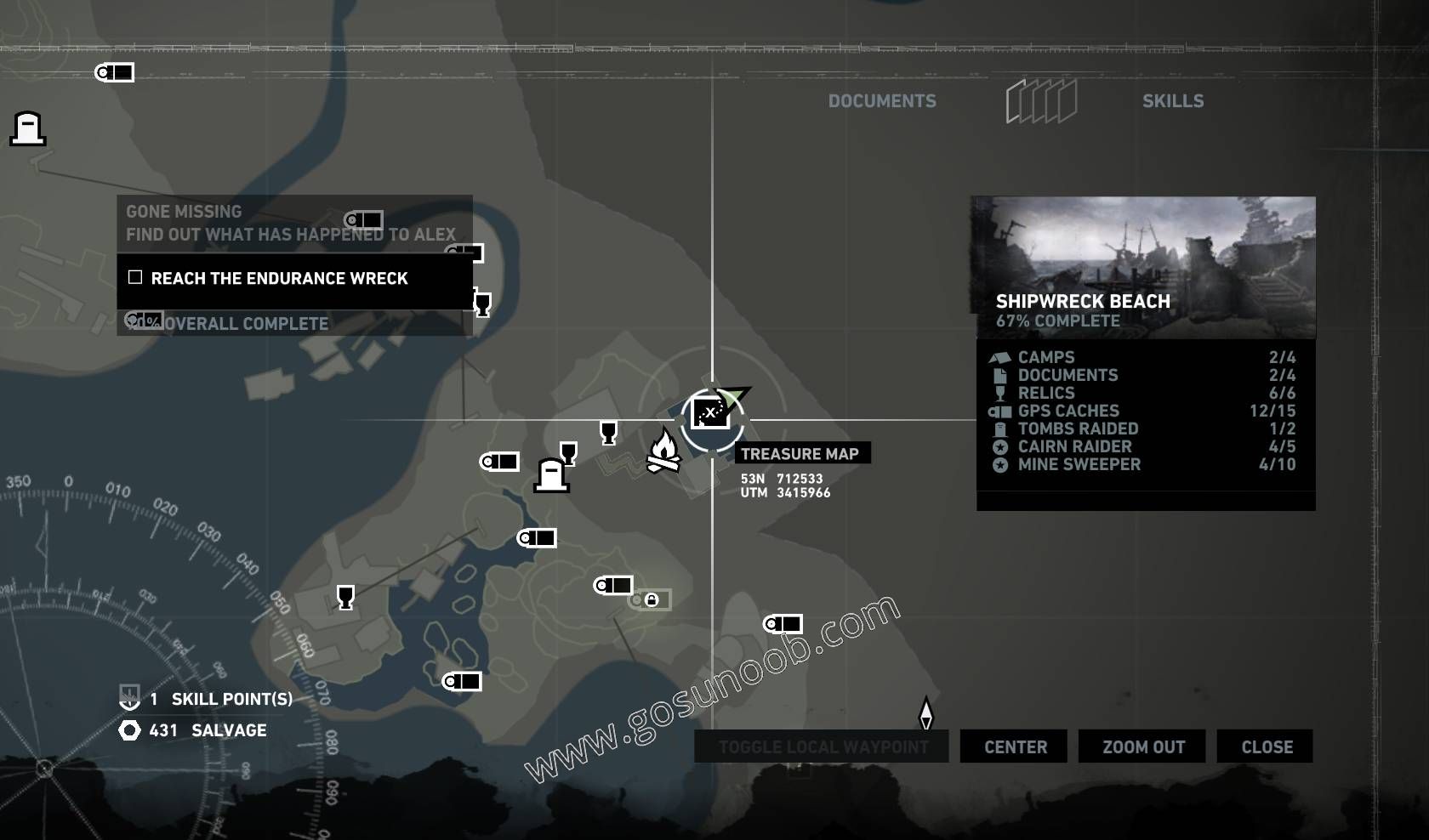Viewport: 1429px width, 840px height.
Task: Select the salvage hexagon icon near the counter
Action: coord(129,730)
